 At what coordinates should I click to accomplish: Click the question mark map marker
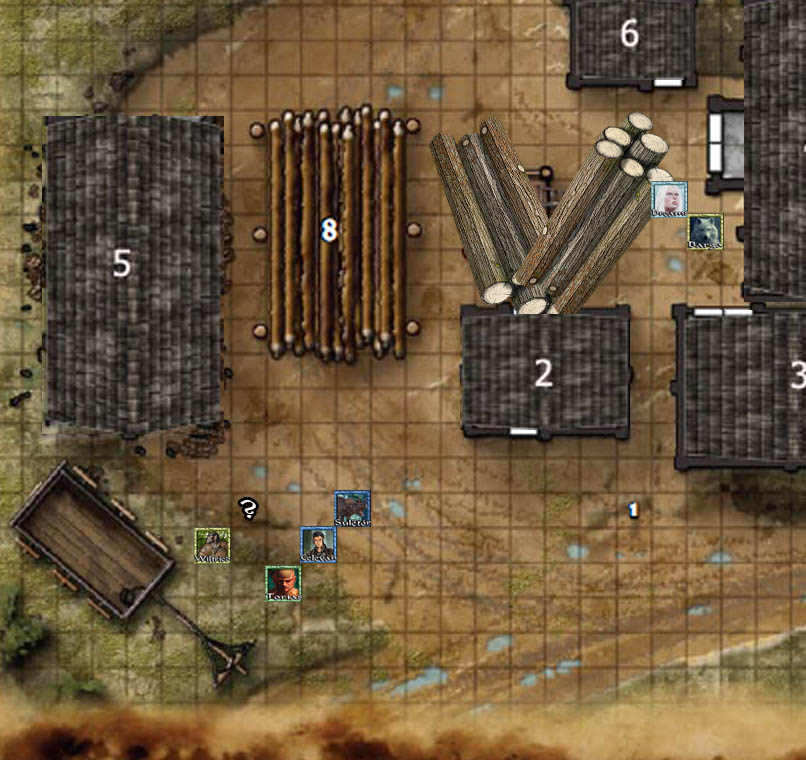pyautogui.click(x=248, y=509)
